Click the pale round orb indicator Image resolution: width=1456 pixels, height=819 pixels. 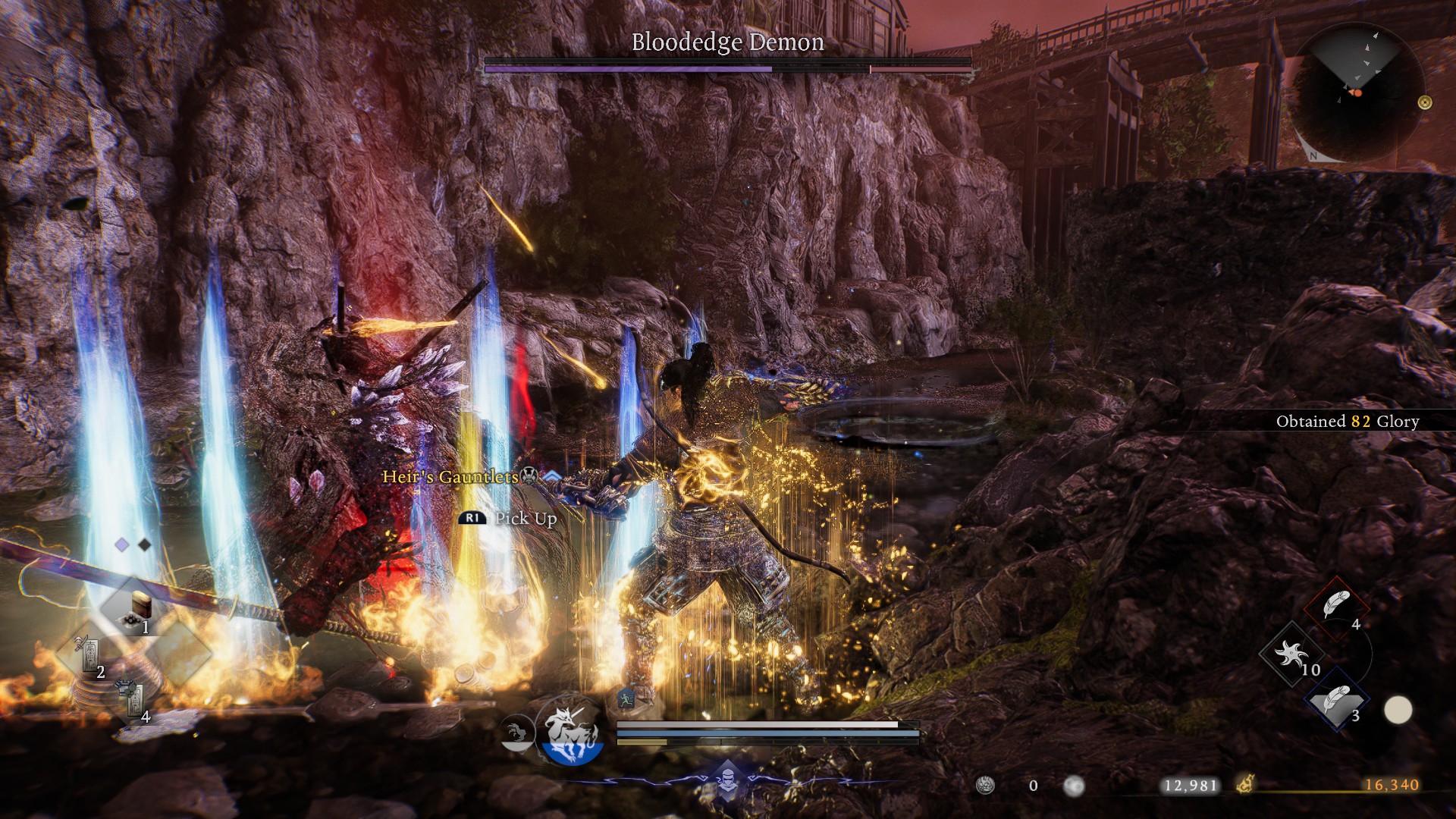(x=1398, y=711)
